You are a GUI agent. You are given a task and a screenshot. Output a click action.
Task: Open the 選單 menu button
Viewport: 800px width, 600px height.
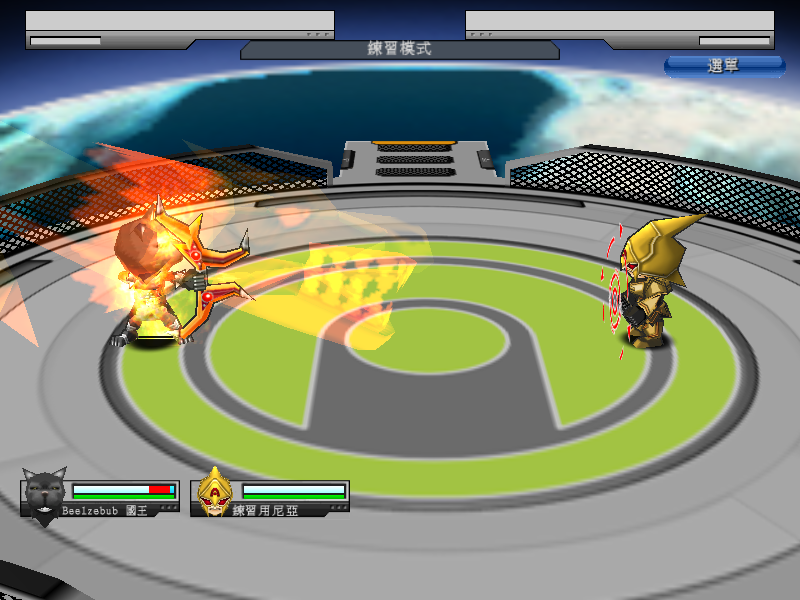[724, 66]
